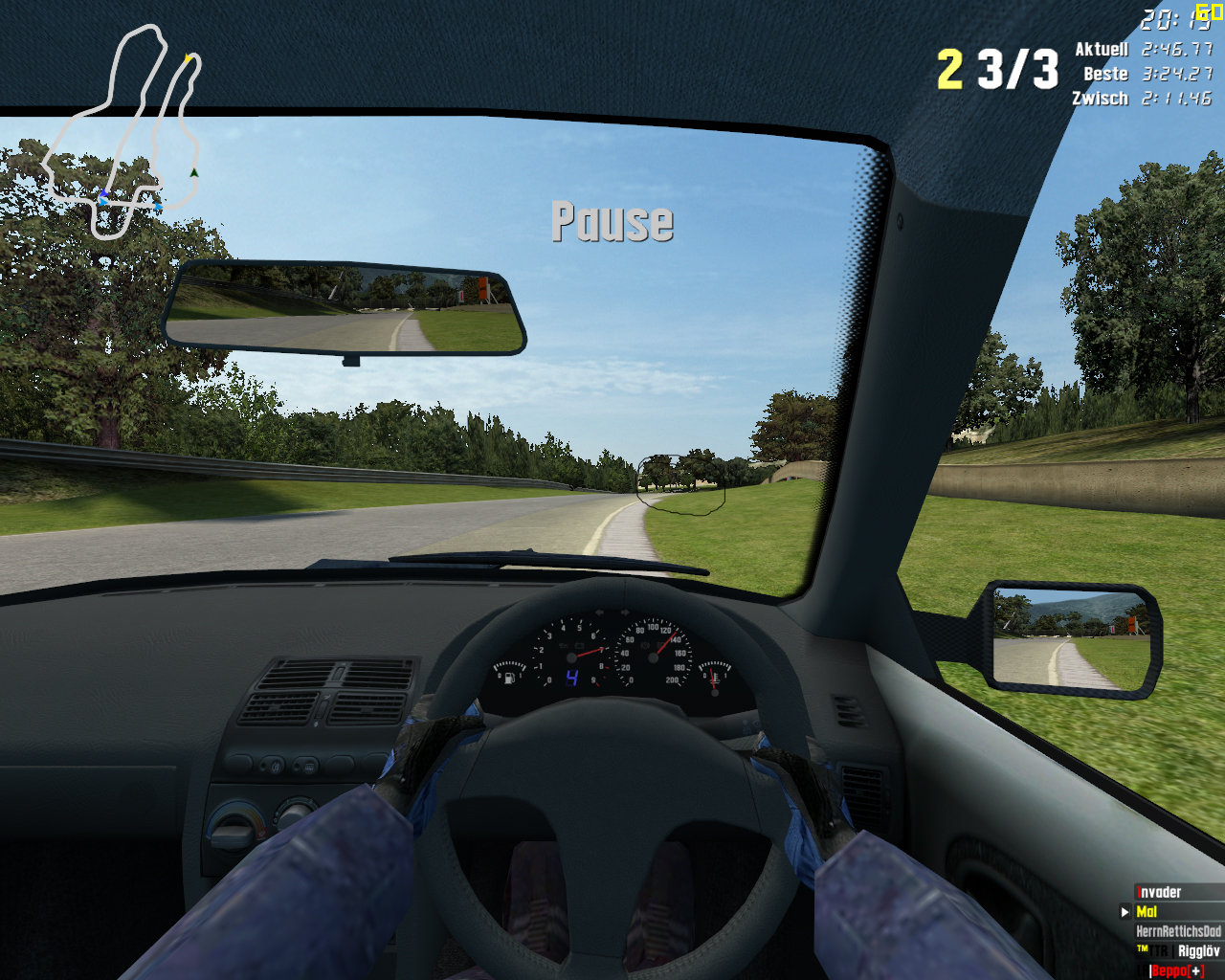Click the track minimap
The width and height of the screenshot is (1225, 980).
[x=122, y=132]
